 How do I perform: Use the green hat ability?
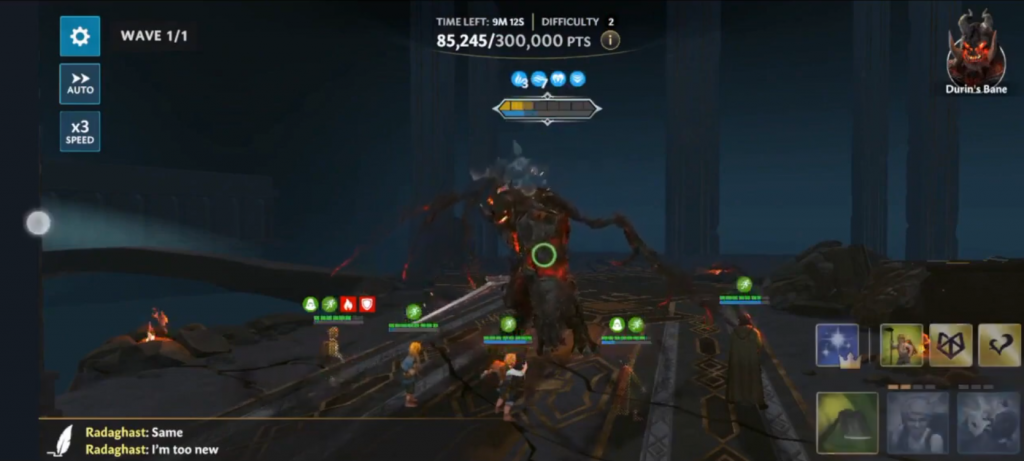coord(847,422)
